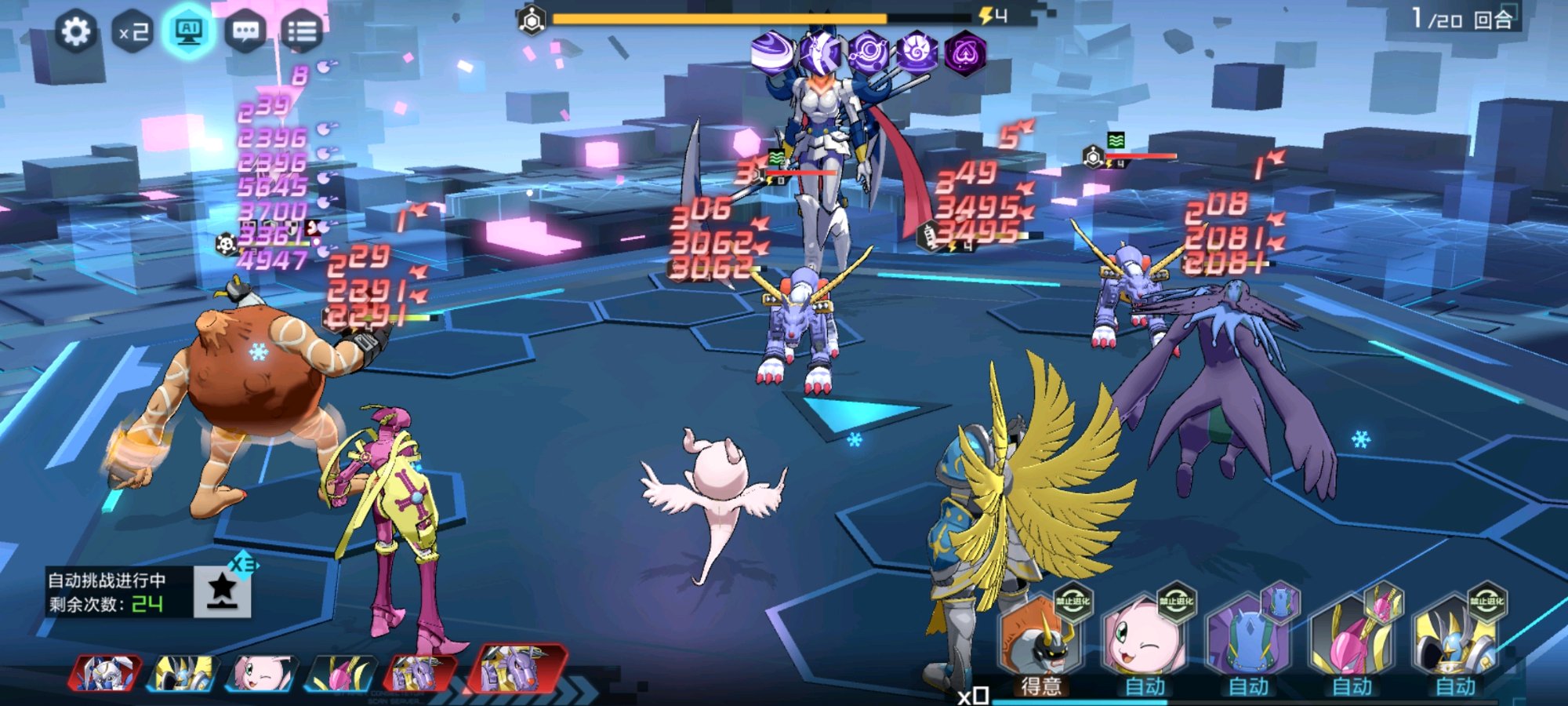
Task: Open the battle list menu icon
Action: 302,32
